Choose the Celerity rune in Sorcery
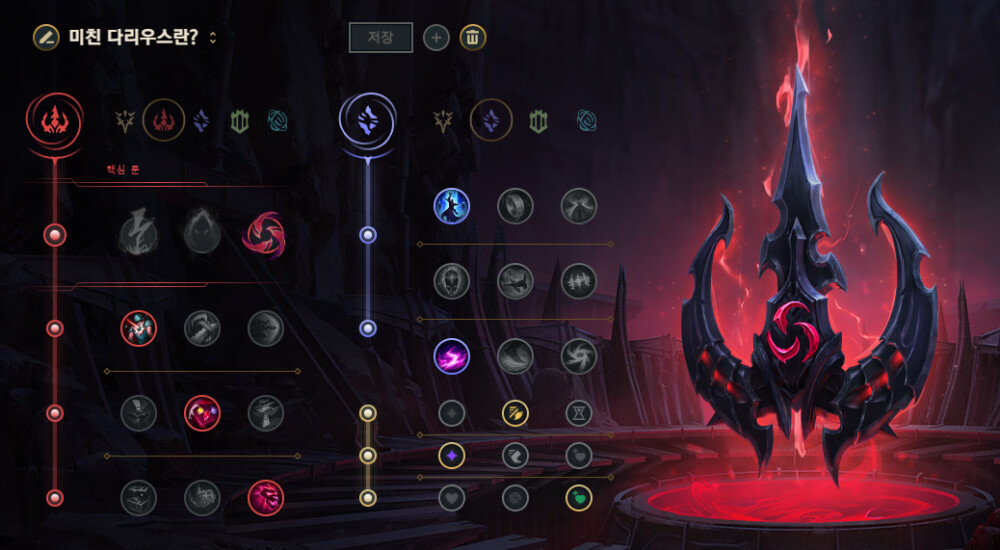1000x550 pixels. click(515, 281)
